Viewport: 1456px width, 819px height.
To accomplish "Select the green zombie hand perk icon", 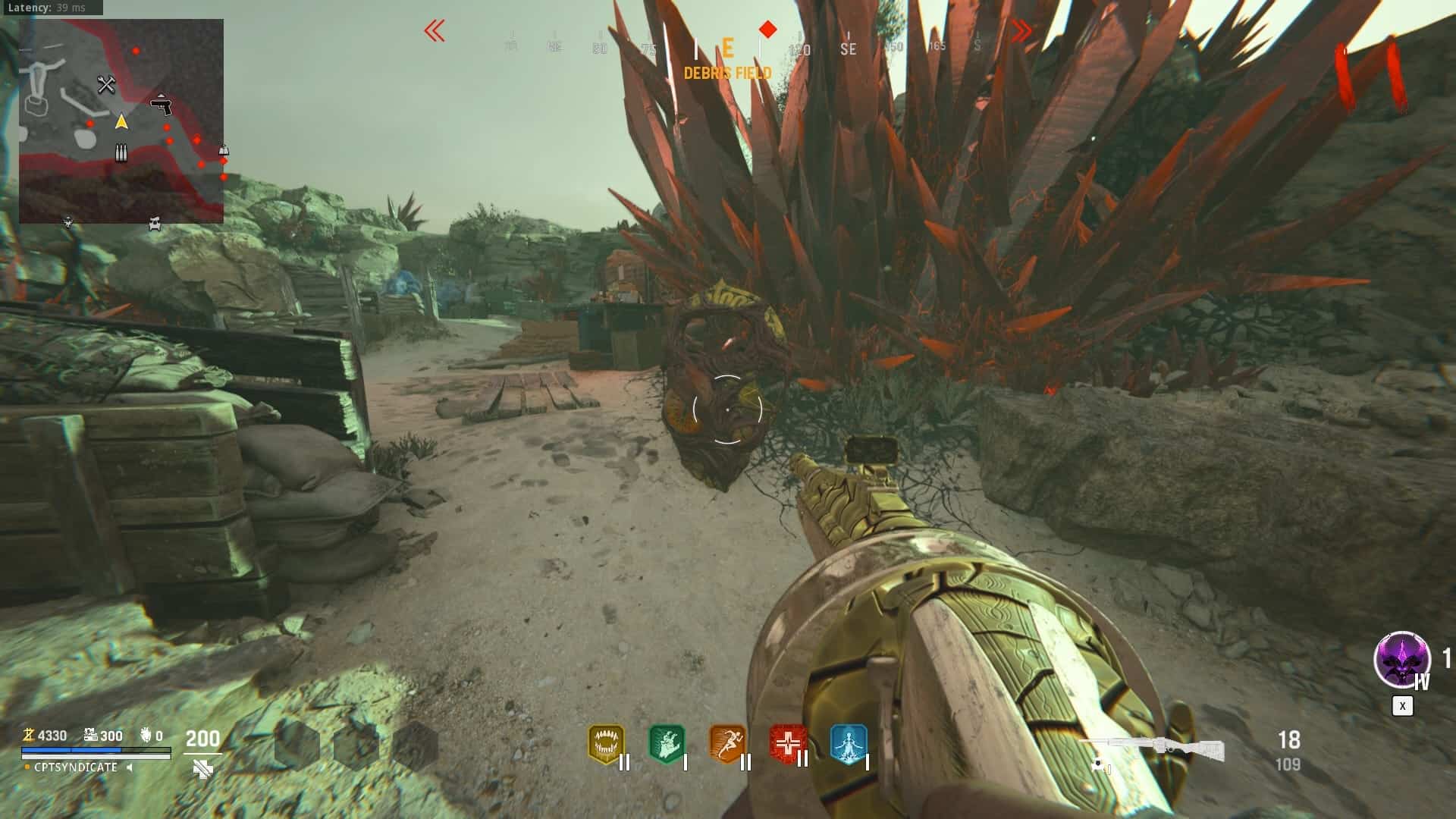I will pos(667,744).
